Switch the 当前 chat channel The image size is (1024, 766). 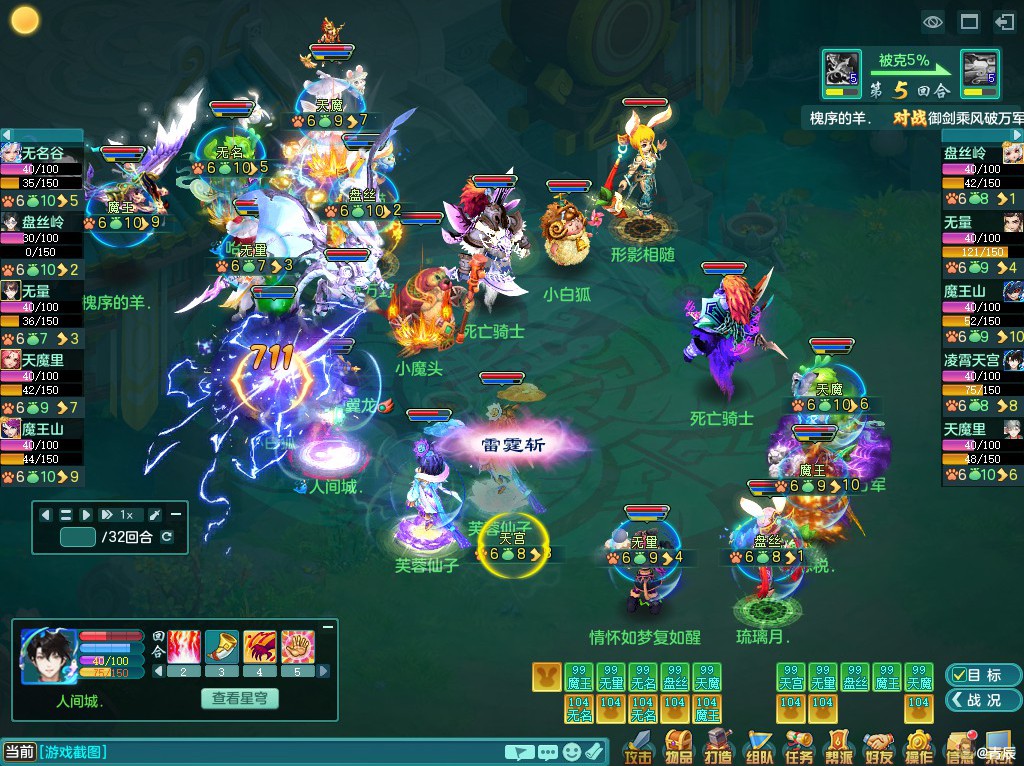coord(19,751)
